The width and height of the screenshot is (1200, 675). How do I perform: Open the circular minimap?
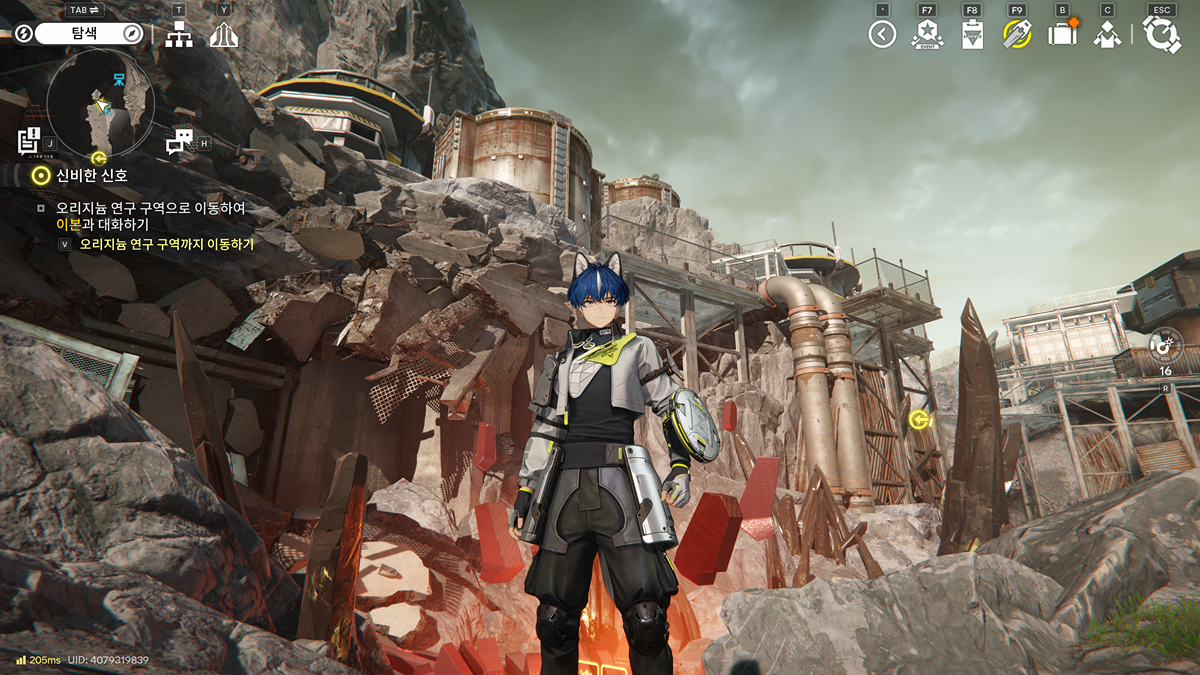[99, 98]
